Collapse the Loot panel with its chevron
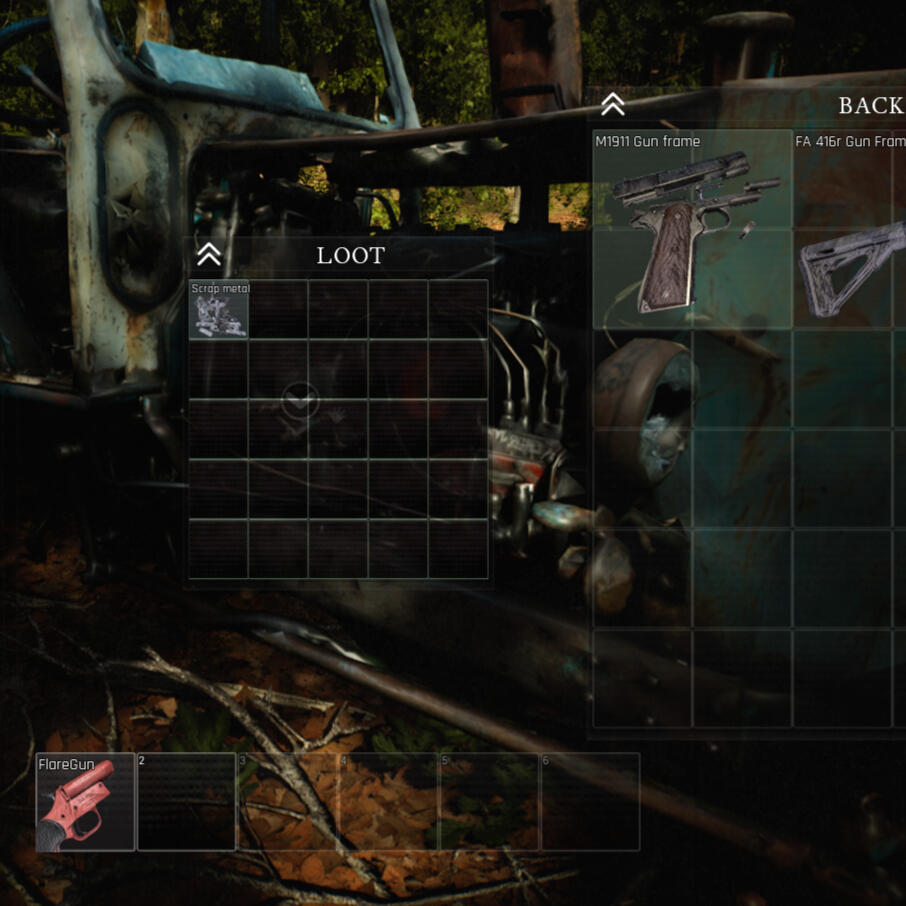This screenshot has height=906, width=906. 208,255
